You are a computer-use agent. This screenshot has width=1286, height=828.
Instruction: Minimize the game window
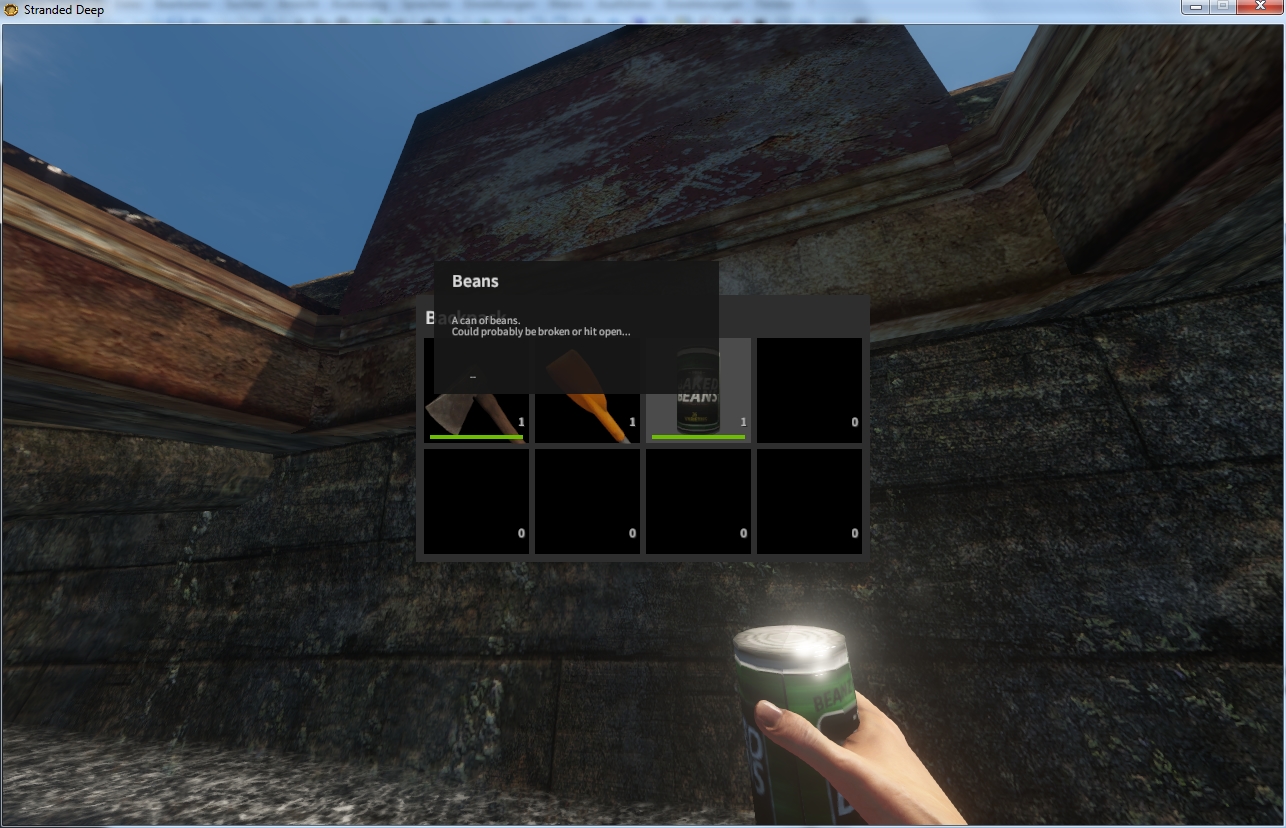click(1194, 8)
